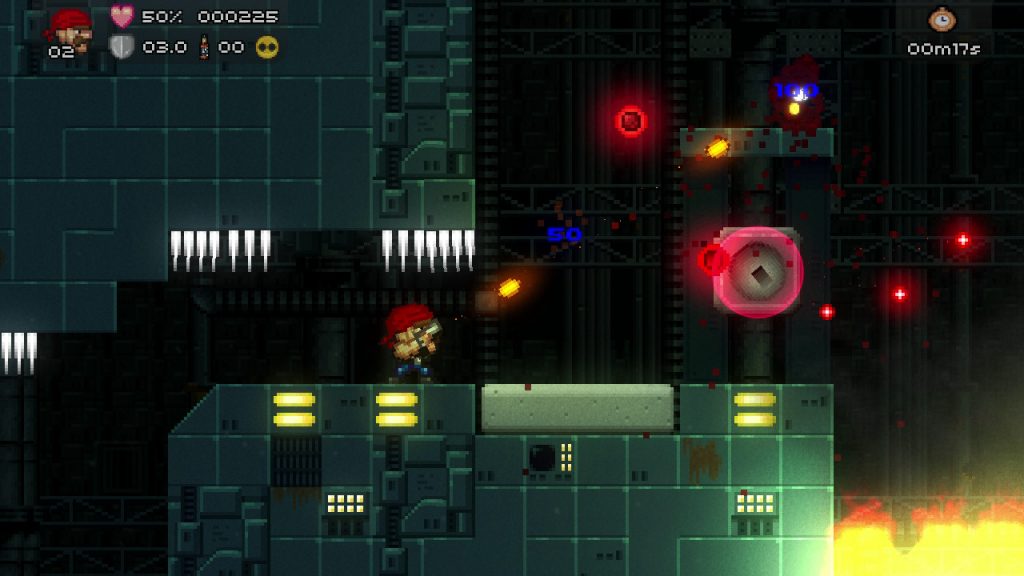The width and height of the screenshot is (1024, 576).
Task: Select the dynamite stick icon
Action: tap(204, 46)
